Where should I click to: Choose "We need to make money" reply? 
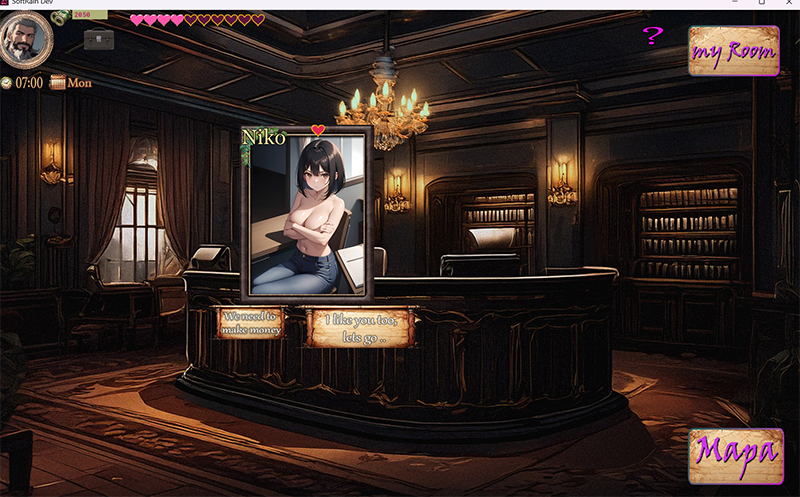pos(250,323)
